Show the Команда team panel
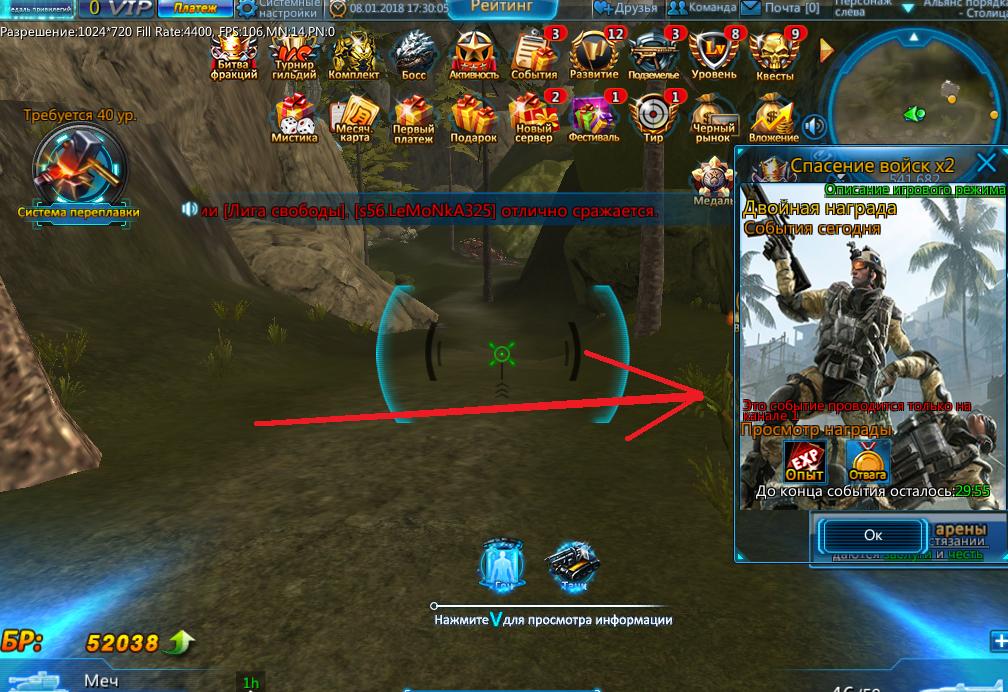This screenshot has height=692, width=1008. tap(702, 8)
